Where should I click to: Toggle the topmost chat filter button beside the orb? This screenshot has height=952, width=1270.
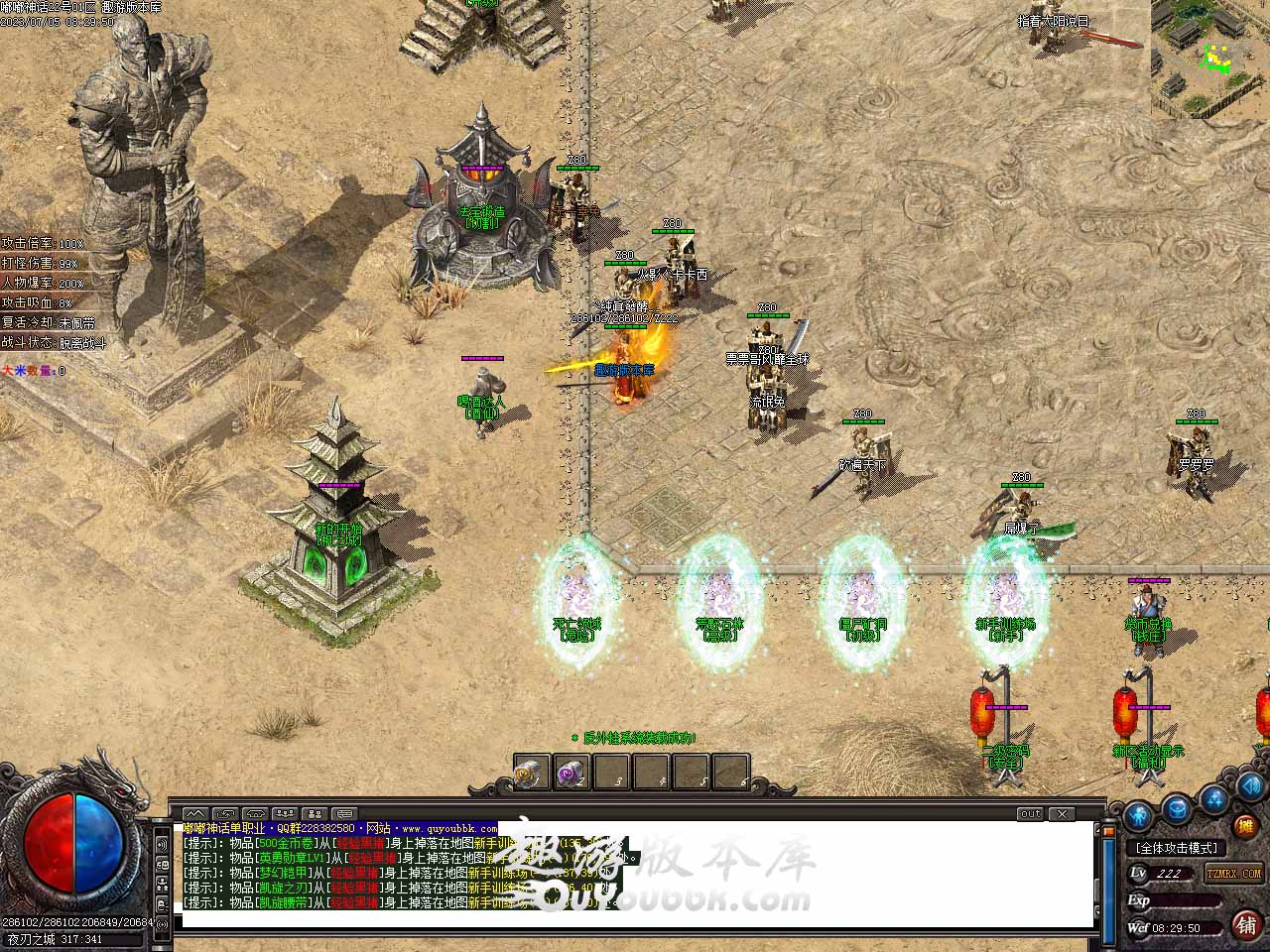coord(161,843)
